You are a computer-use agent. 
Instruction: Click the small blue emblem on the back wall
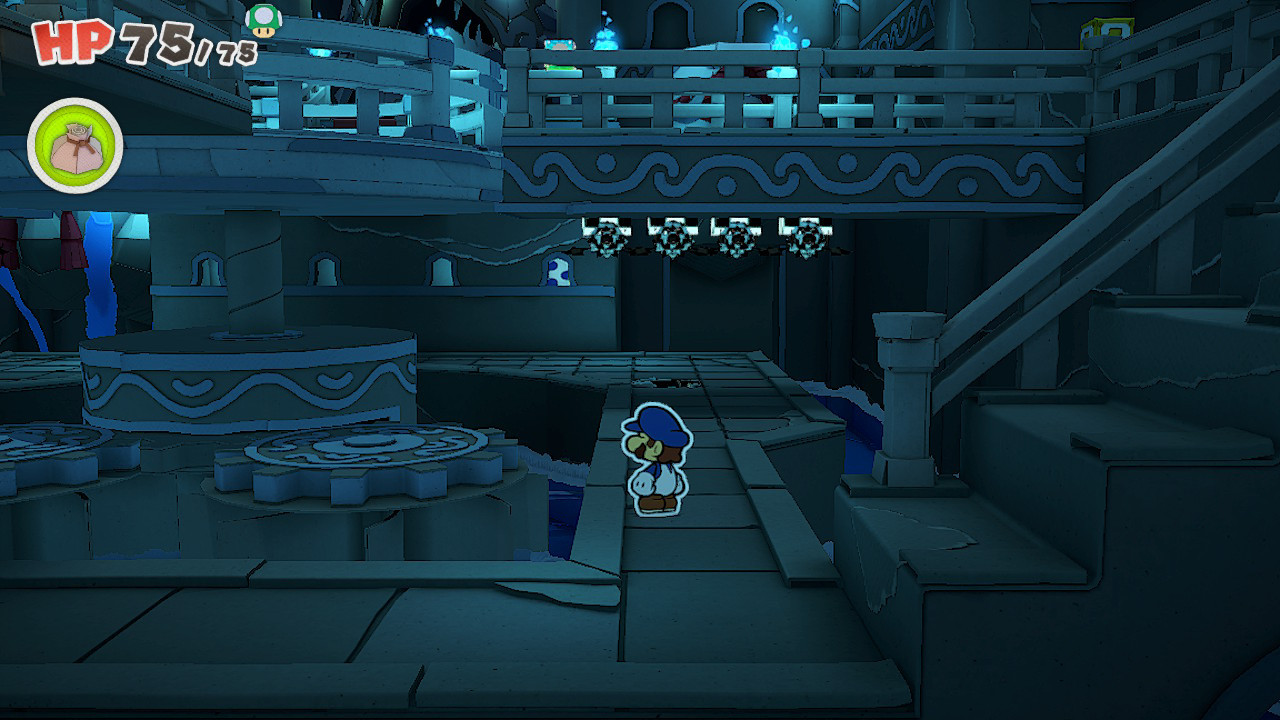point(557,272)
